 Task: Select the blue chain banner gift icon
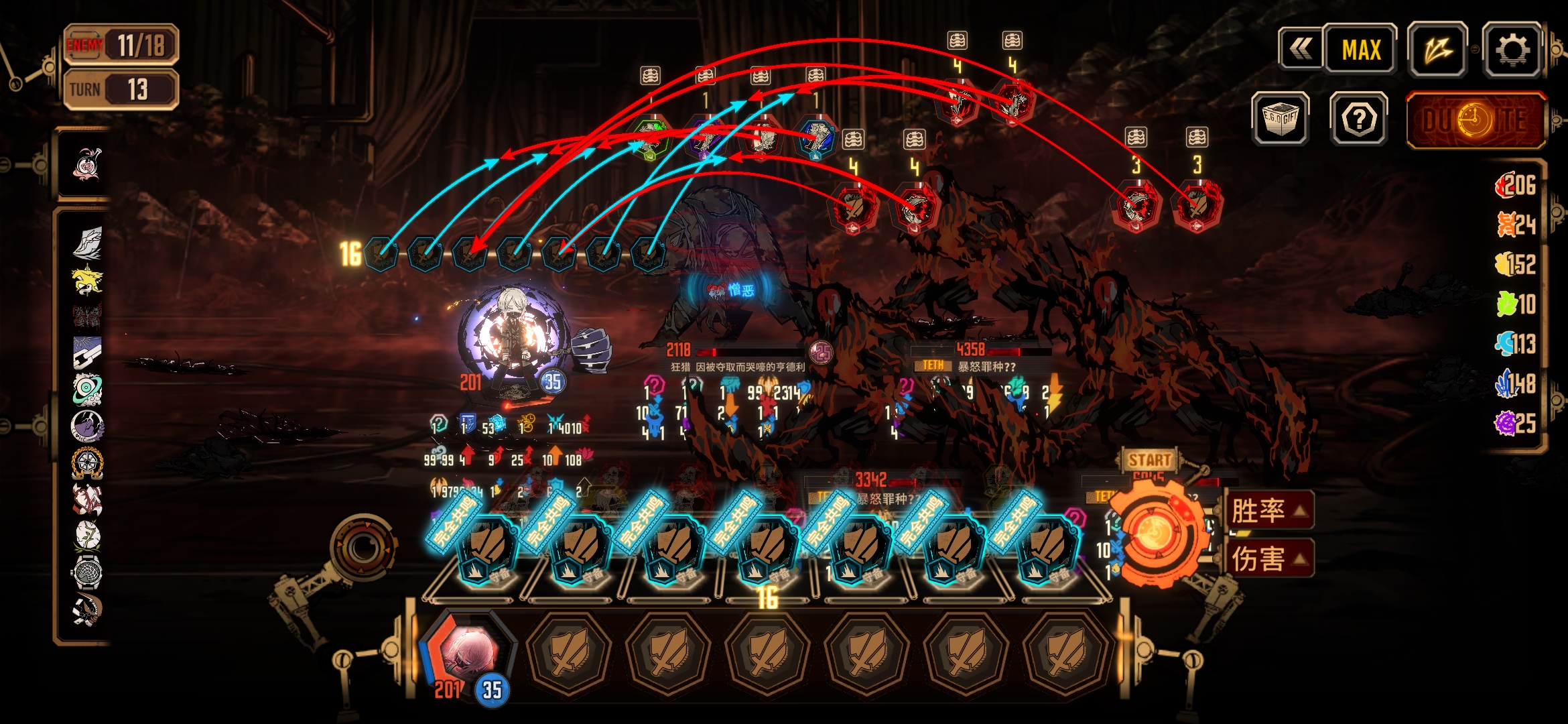tap(87, 353)
